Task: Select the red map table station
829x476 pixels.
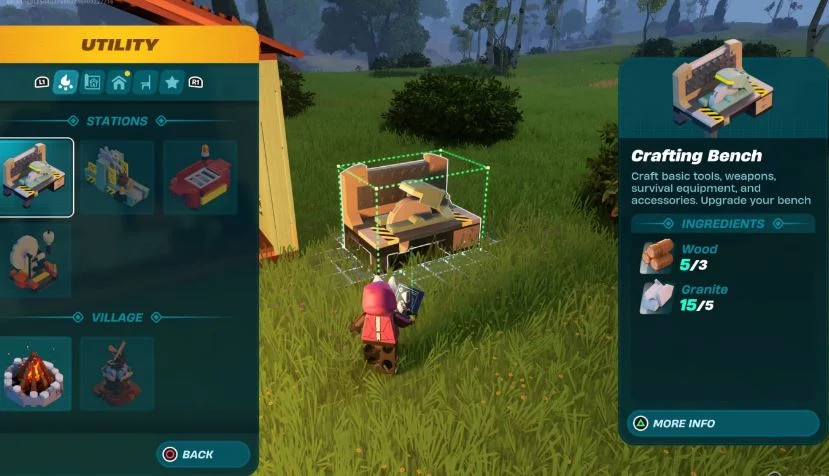Action: [x=199, y=177]
